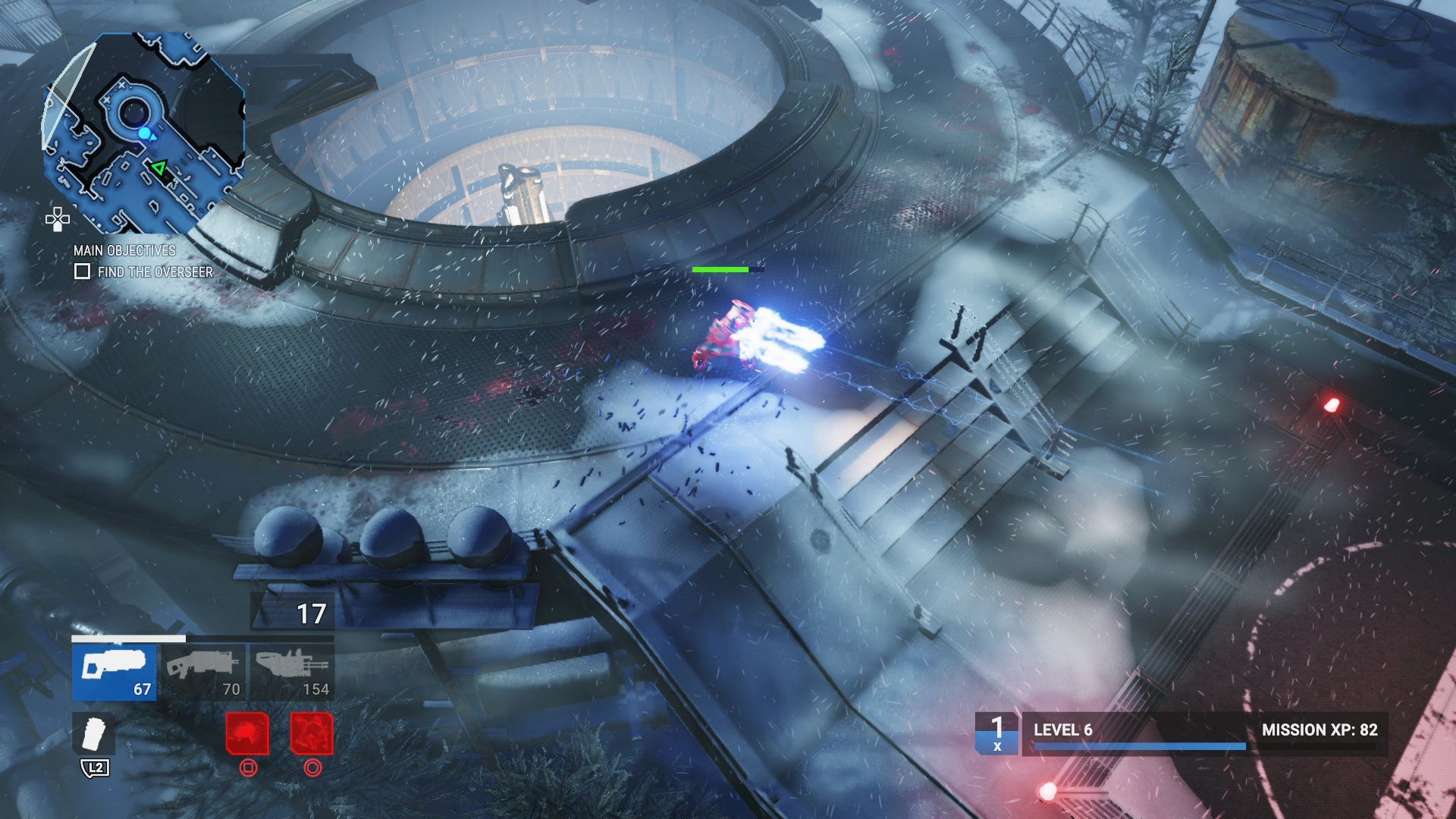Equip the minigun with 154 ammo
The width and height of the screenshot is (1456, 819).
coord(292,672)
